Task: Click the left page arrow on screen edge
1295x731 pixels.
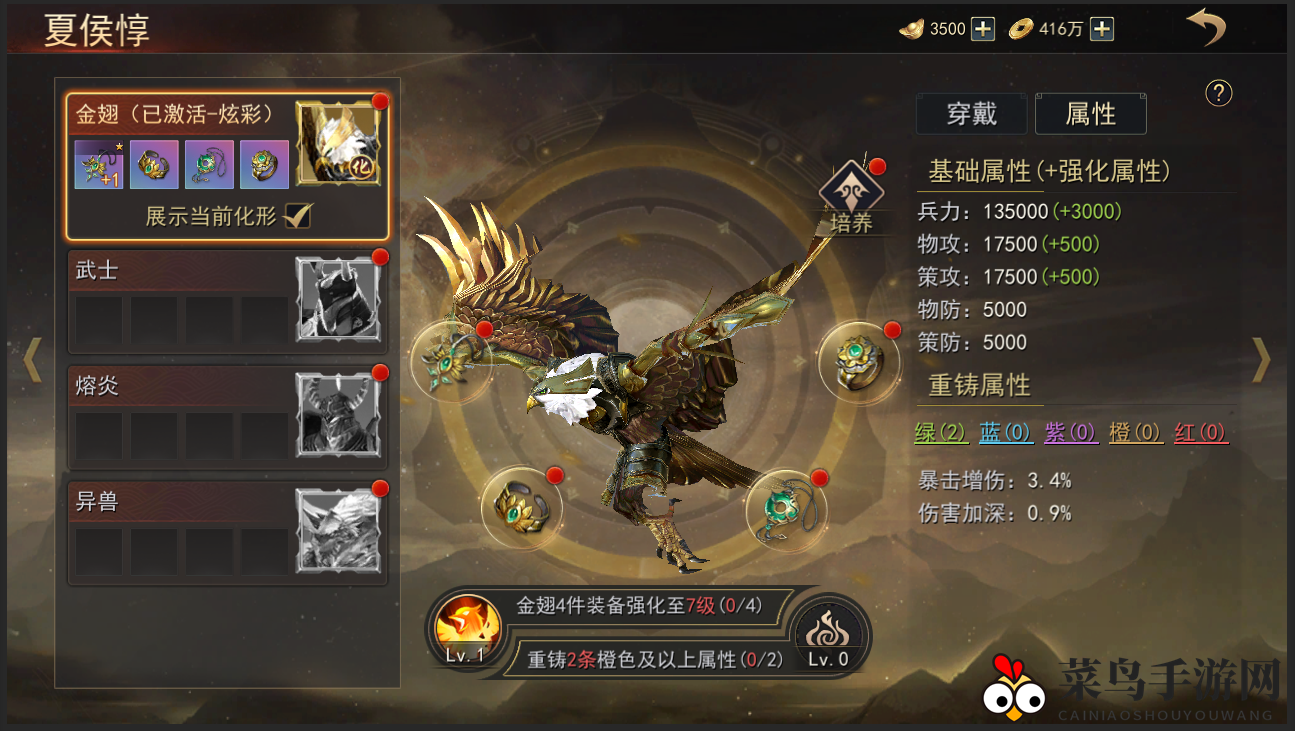Action: 33,360
